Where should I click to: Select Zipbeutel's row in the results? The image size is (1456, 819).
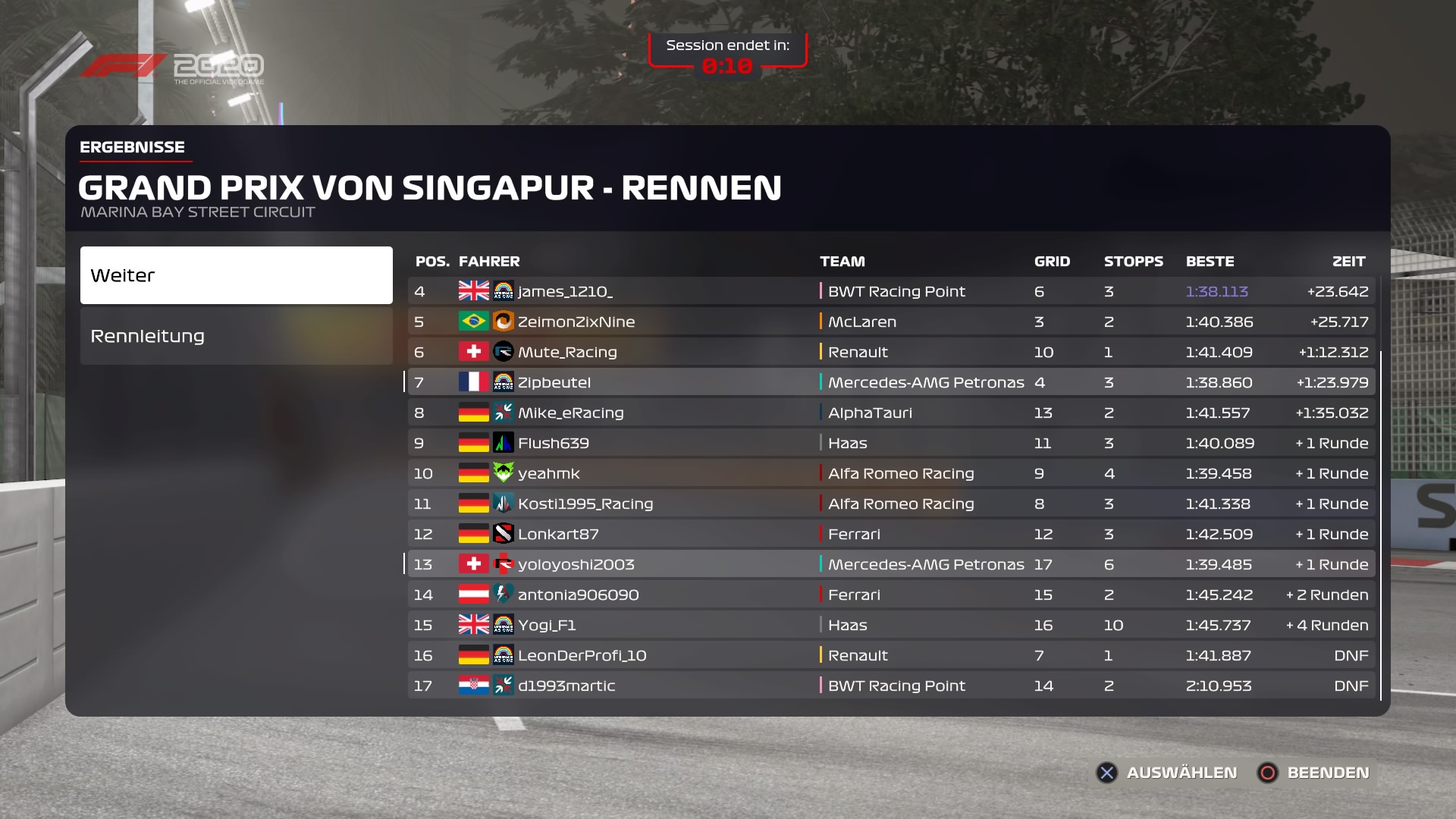coord(891,382)
